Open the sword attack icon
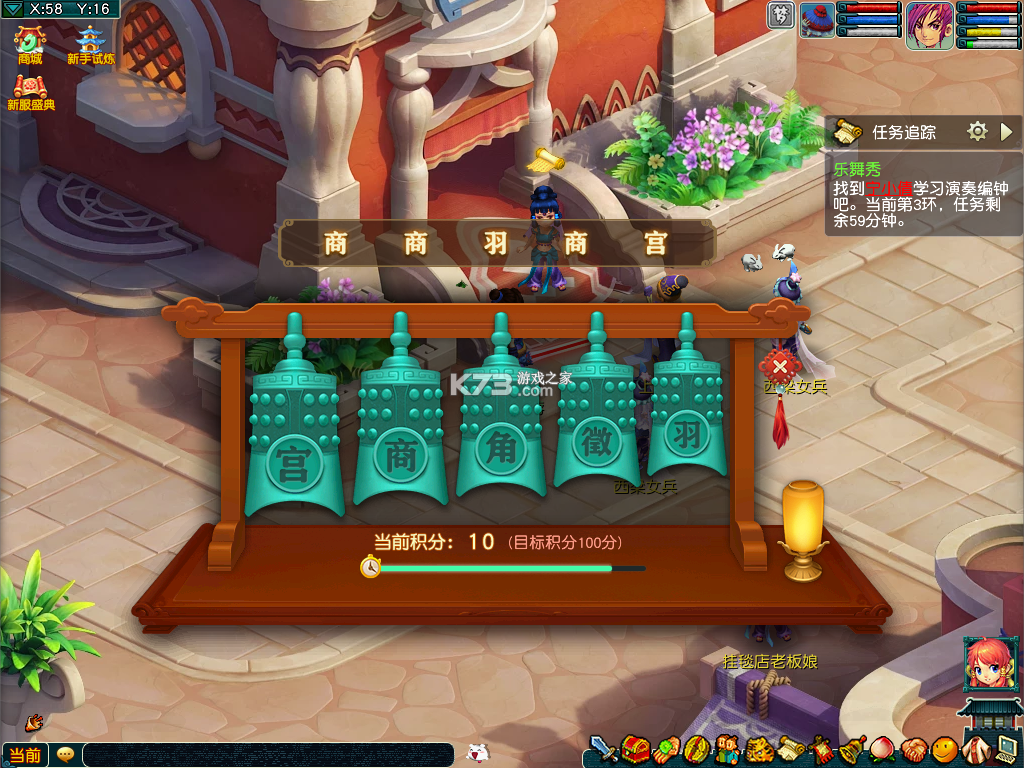 (602, 749)
